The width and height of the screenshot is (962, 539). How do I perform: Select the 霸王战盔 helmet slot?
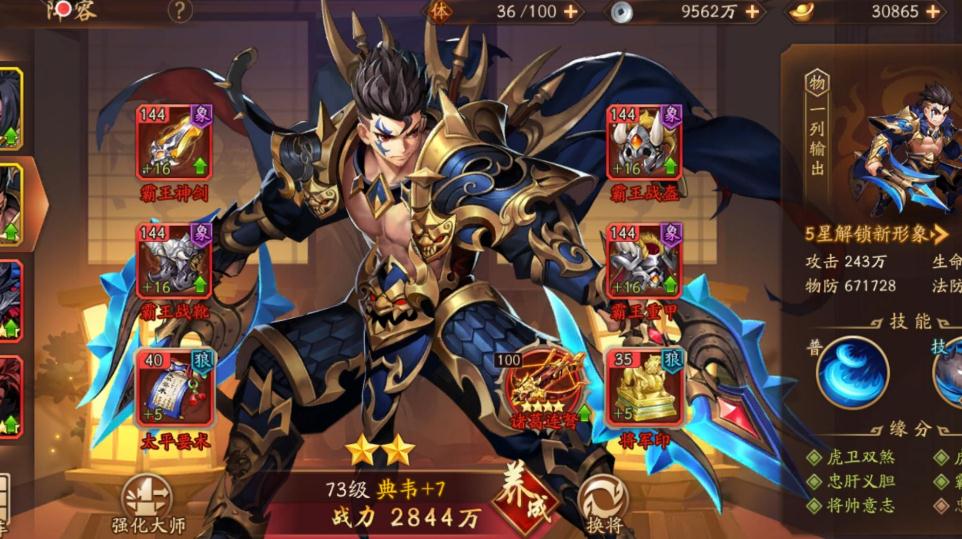click(x=644, y=142)
